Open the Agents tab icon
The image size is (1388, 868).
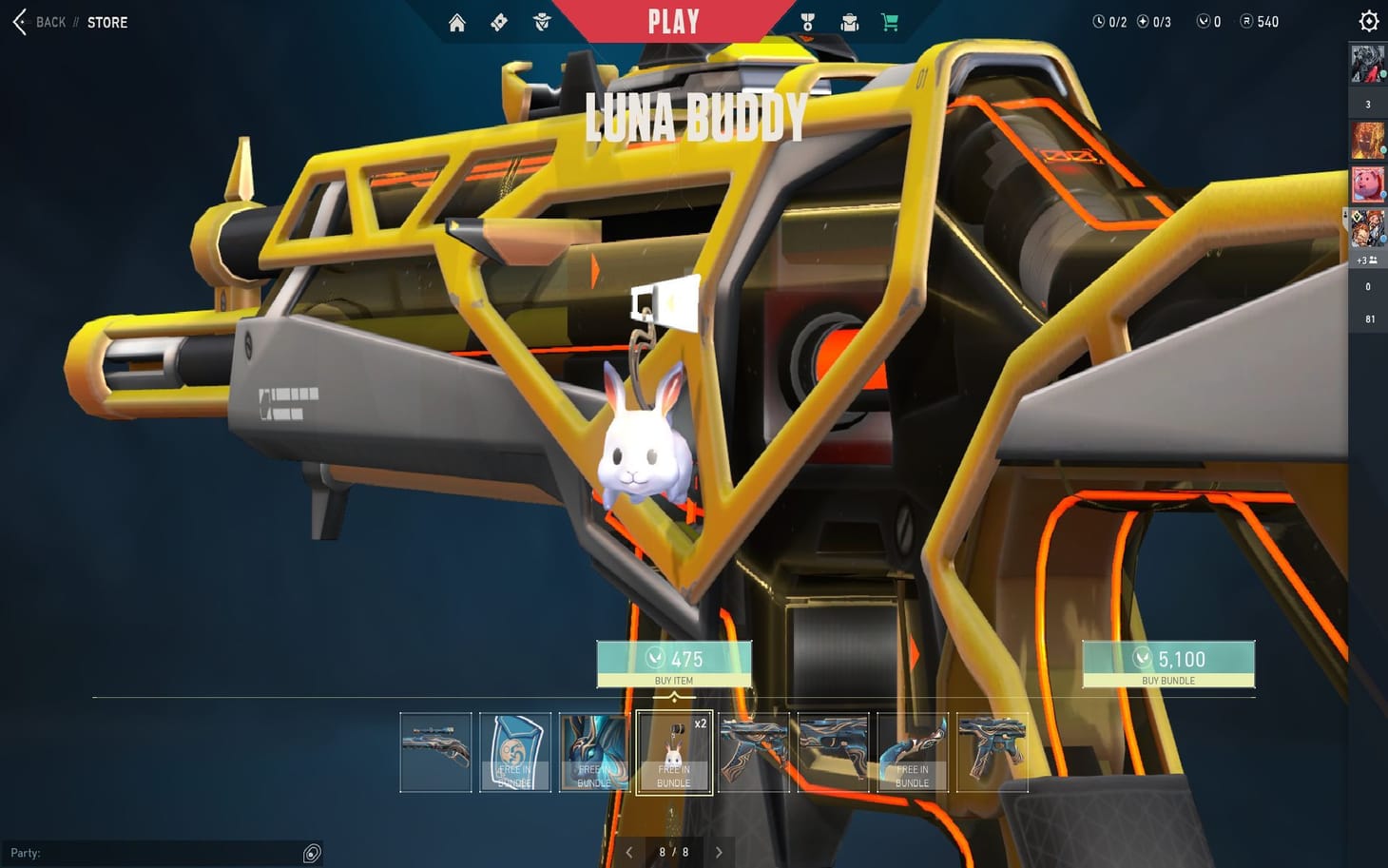[x=542, y=22]
